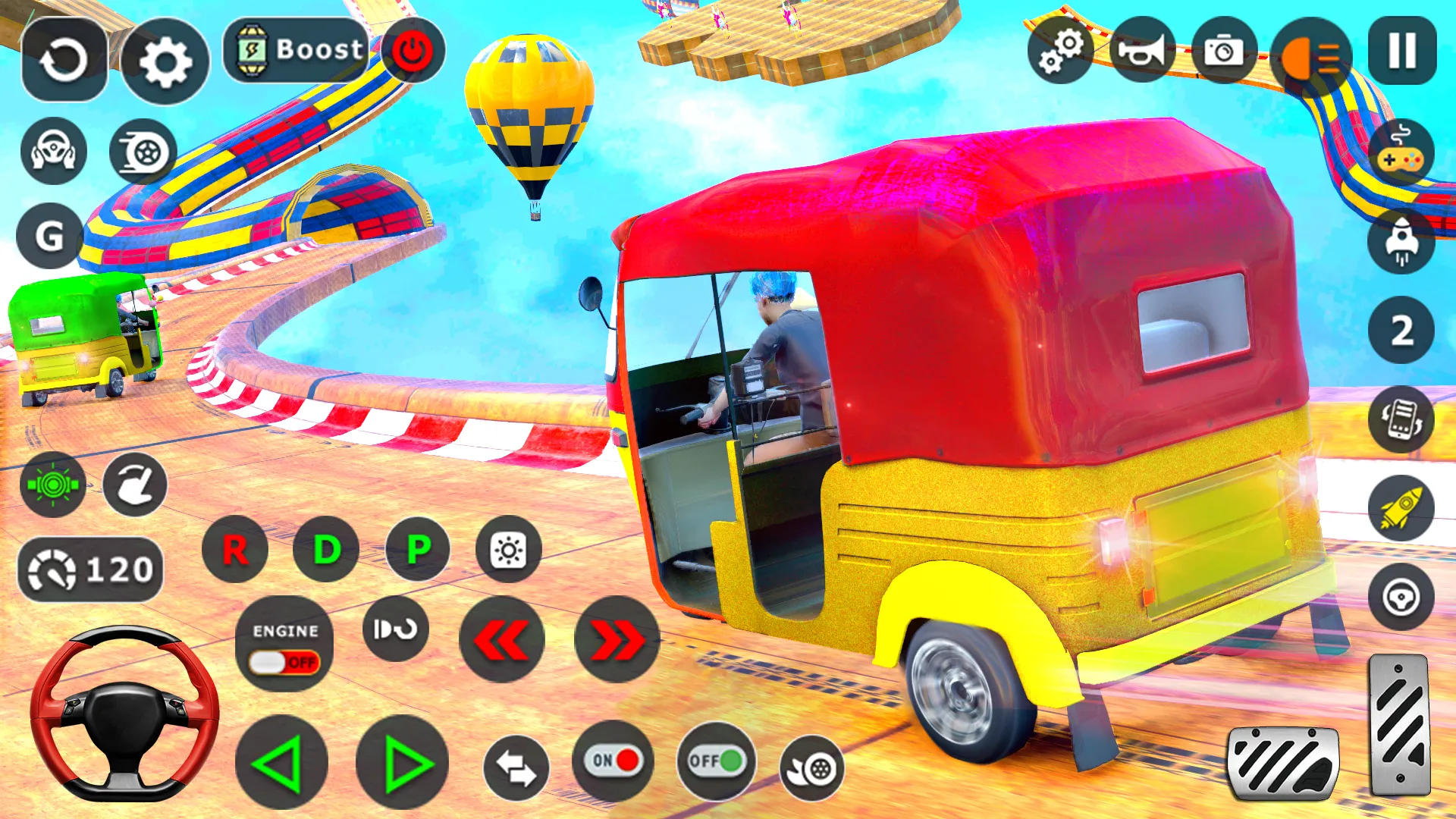Select reverse gear R
1456x819 pixels.
(234, 549)
